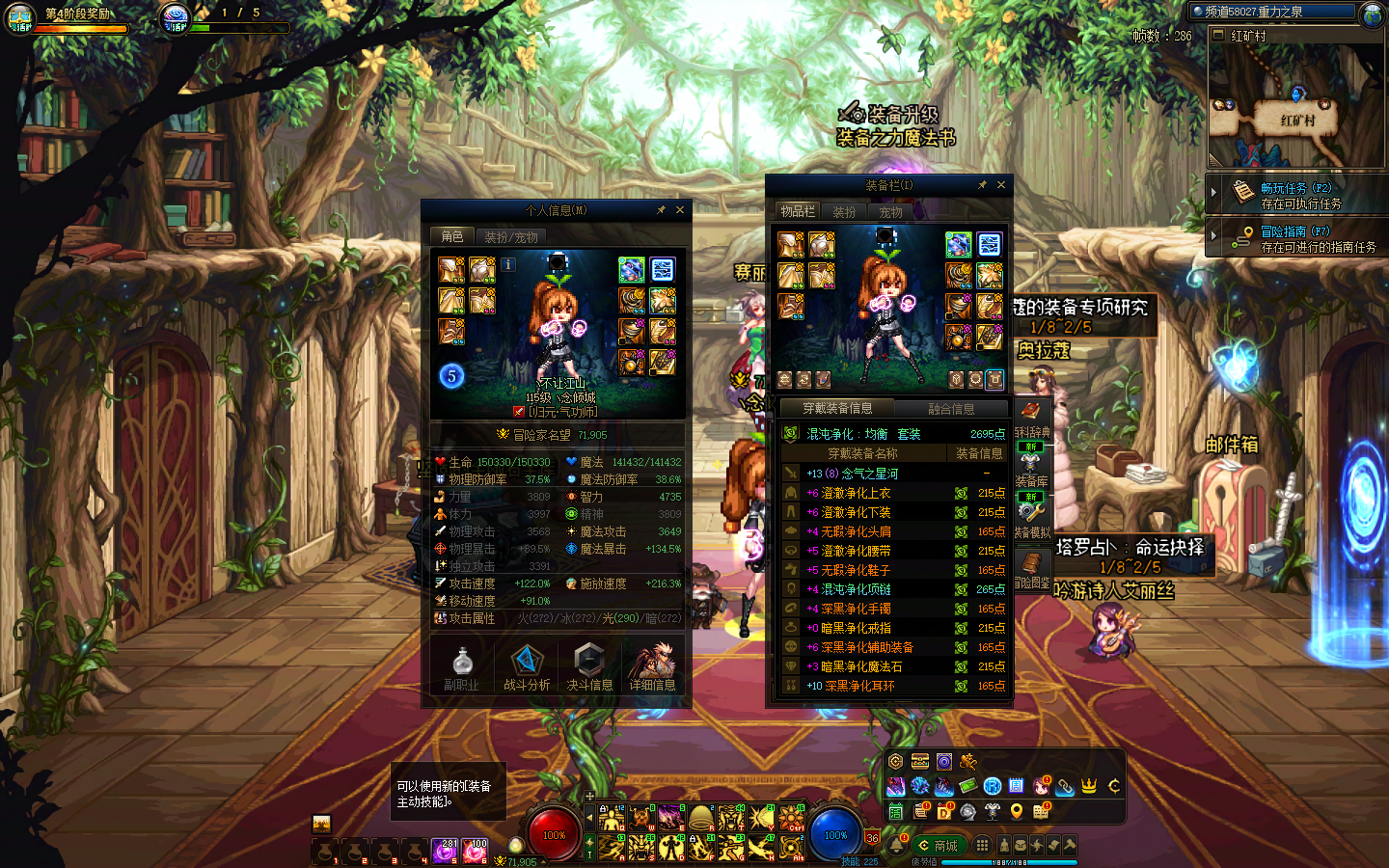Open the 商城 shop
This screenshot has width=1389, height=868.
(939, 846)
